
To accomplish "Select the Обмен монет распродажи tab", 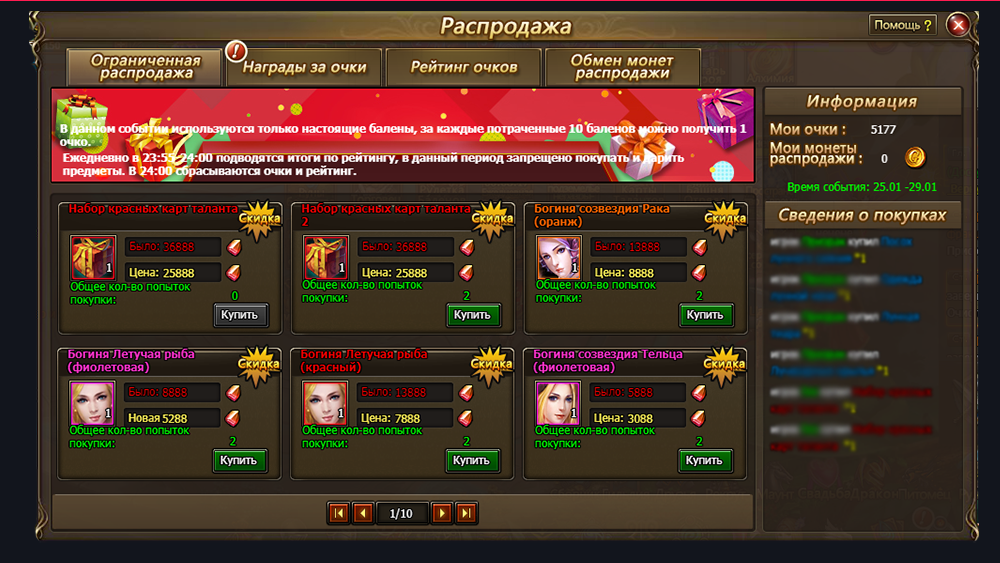I will pos(622,67).
